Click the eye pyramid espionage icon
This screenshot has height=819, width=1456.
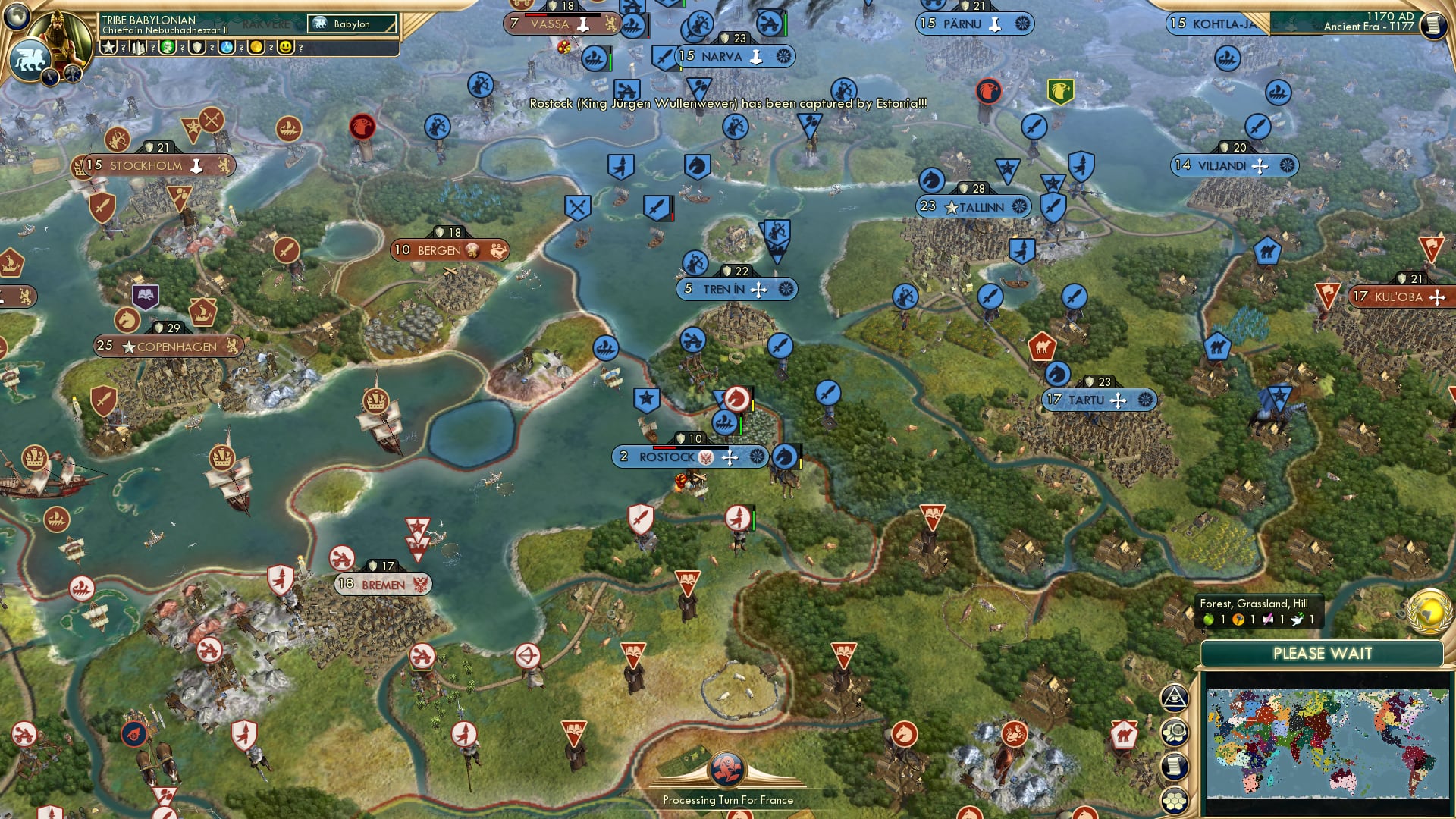coord(1176,698)
